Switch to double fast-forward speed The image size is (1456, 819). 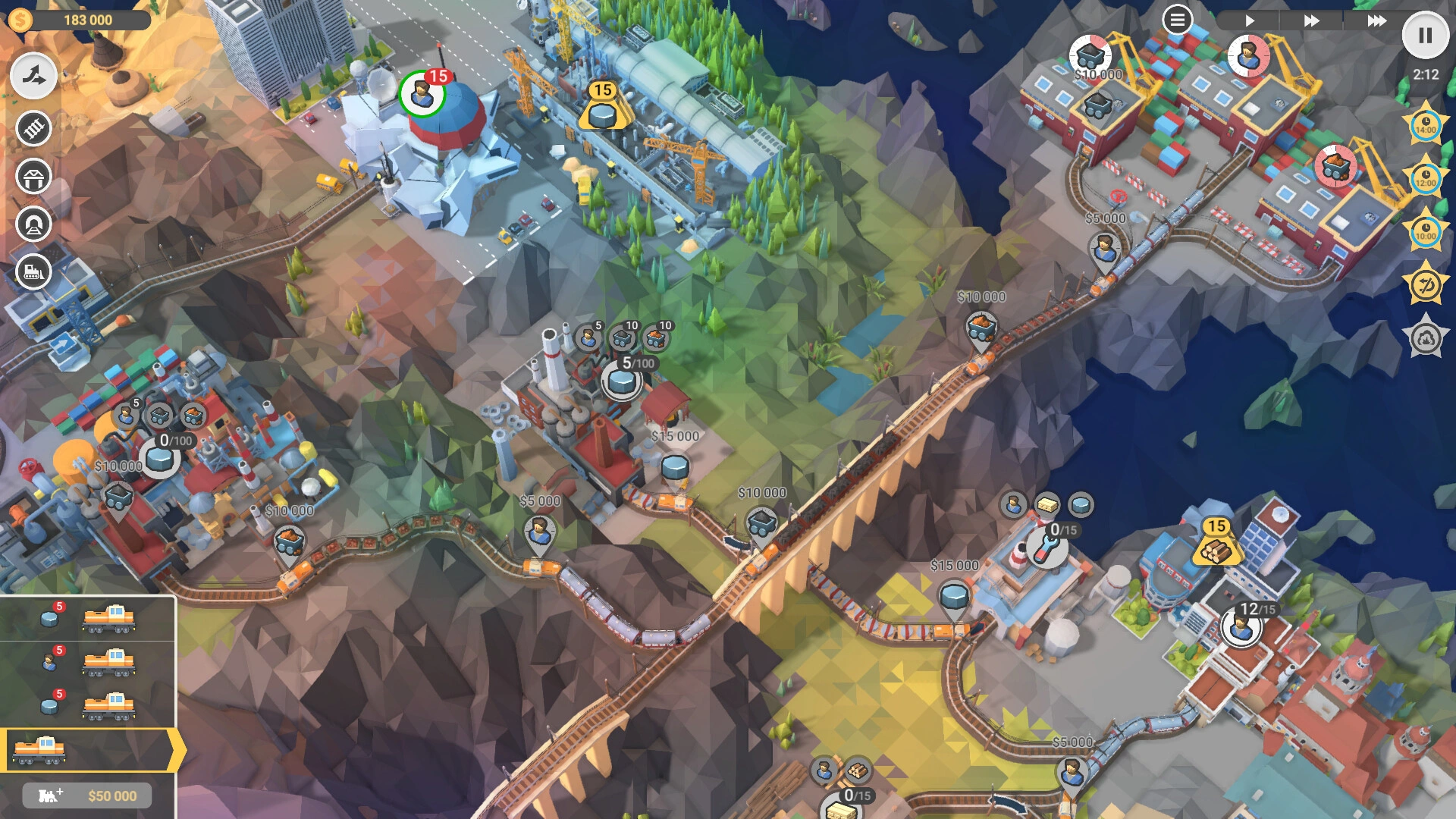pyautogui.click(x=1311, y=20)
